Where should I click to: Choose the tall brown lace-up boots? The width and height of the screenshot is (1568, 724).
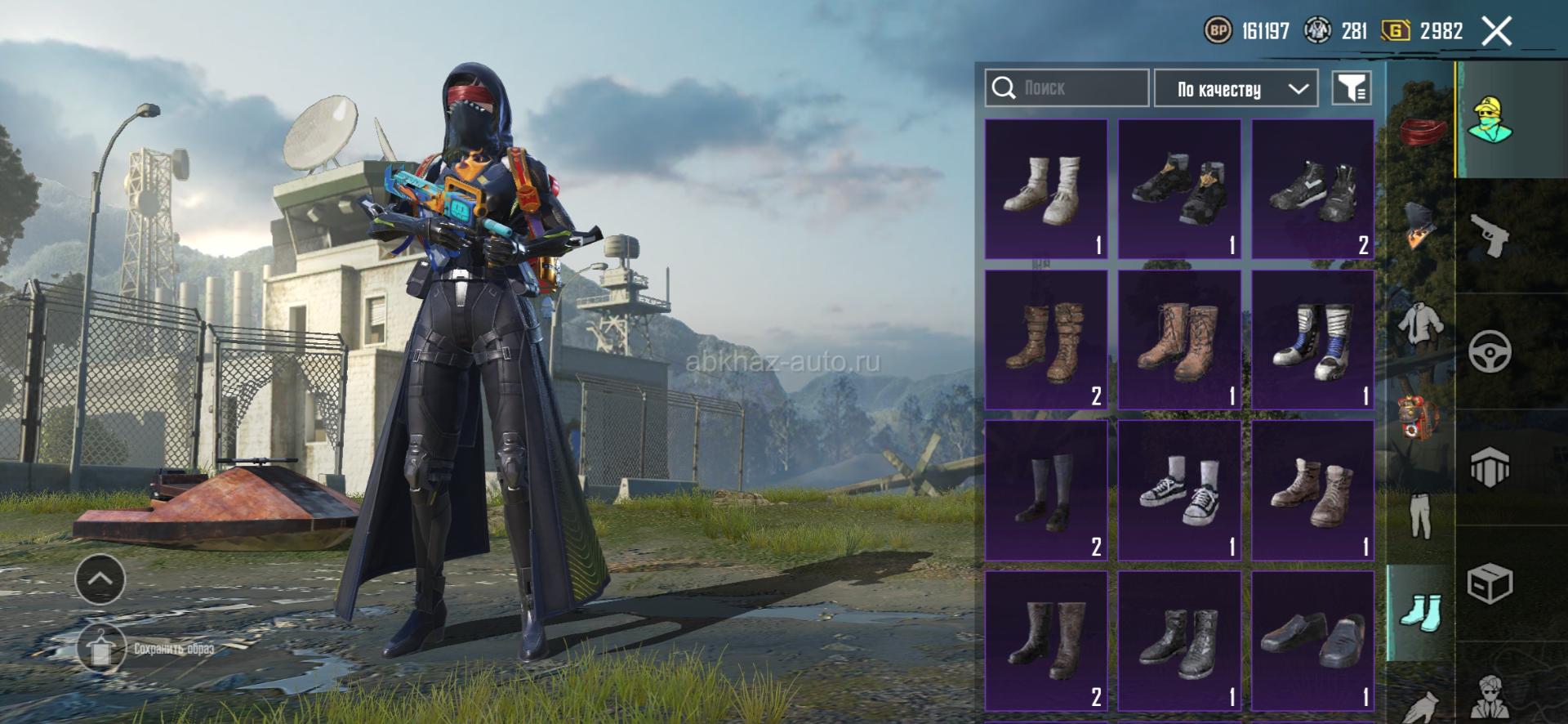1178,340
